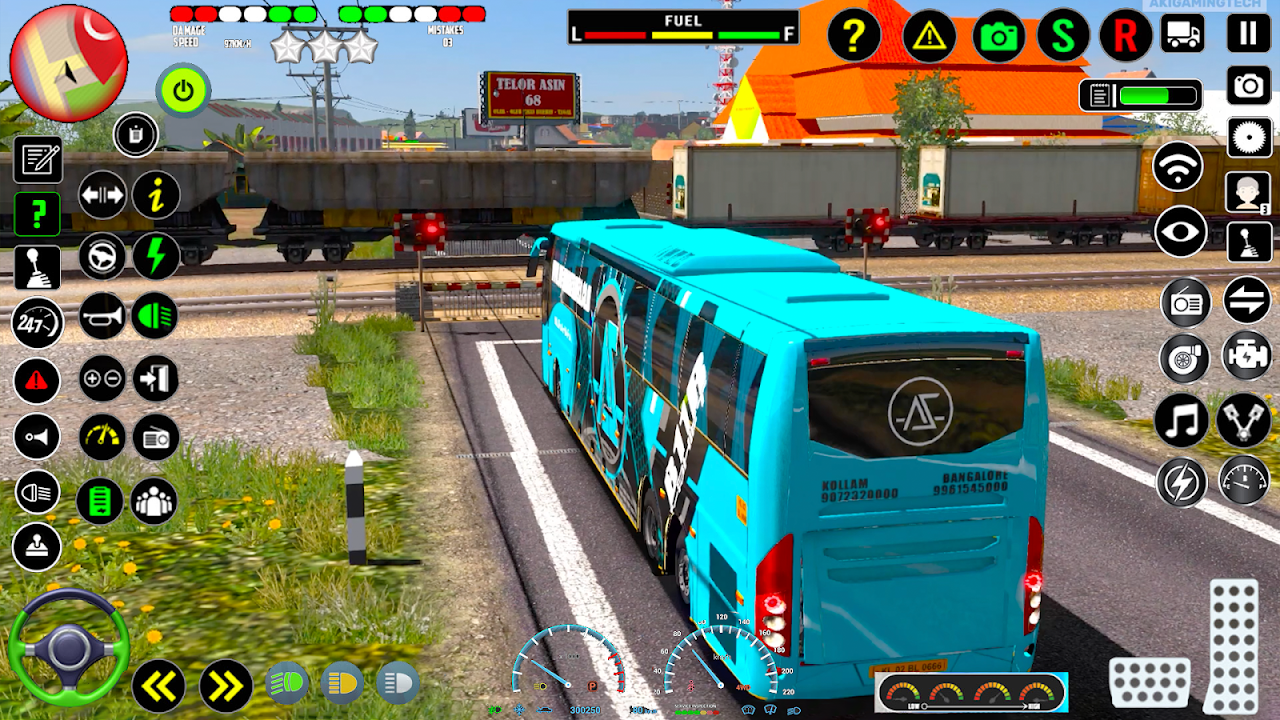Turn on the left indicator arrows
1280x720 pixels.
159,686
